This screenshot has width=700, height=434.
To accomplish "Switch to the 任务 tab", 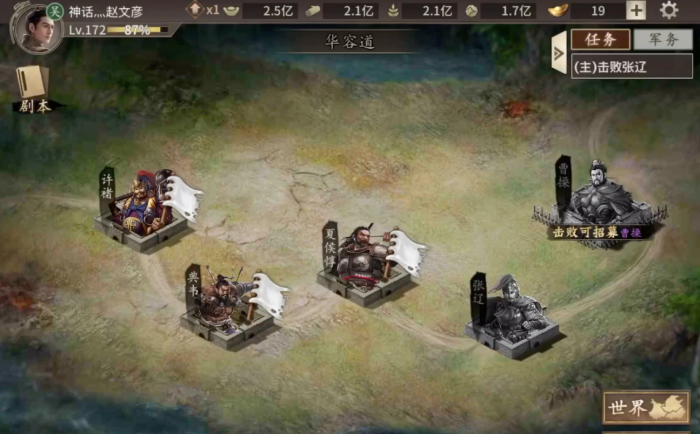I will [x=600, y=40].
